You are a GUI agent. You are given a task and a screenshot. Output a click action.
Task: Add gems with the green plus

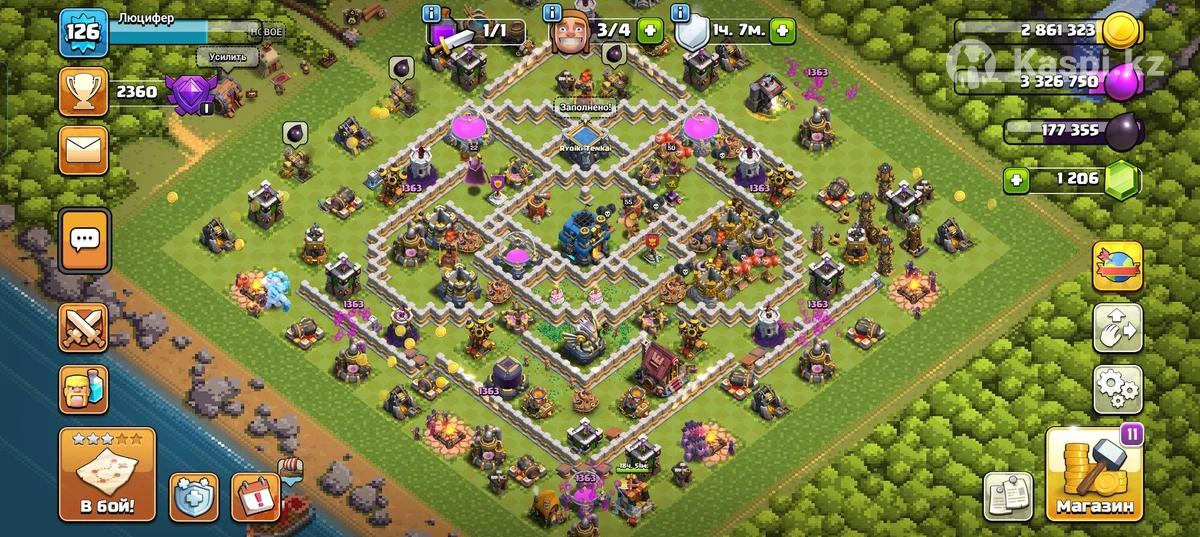(x=1016, y=181)
